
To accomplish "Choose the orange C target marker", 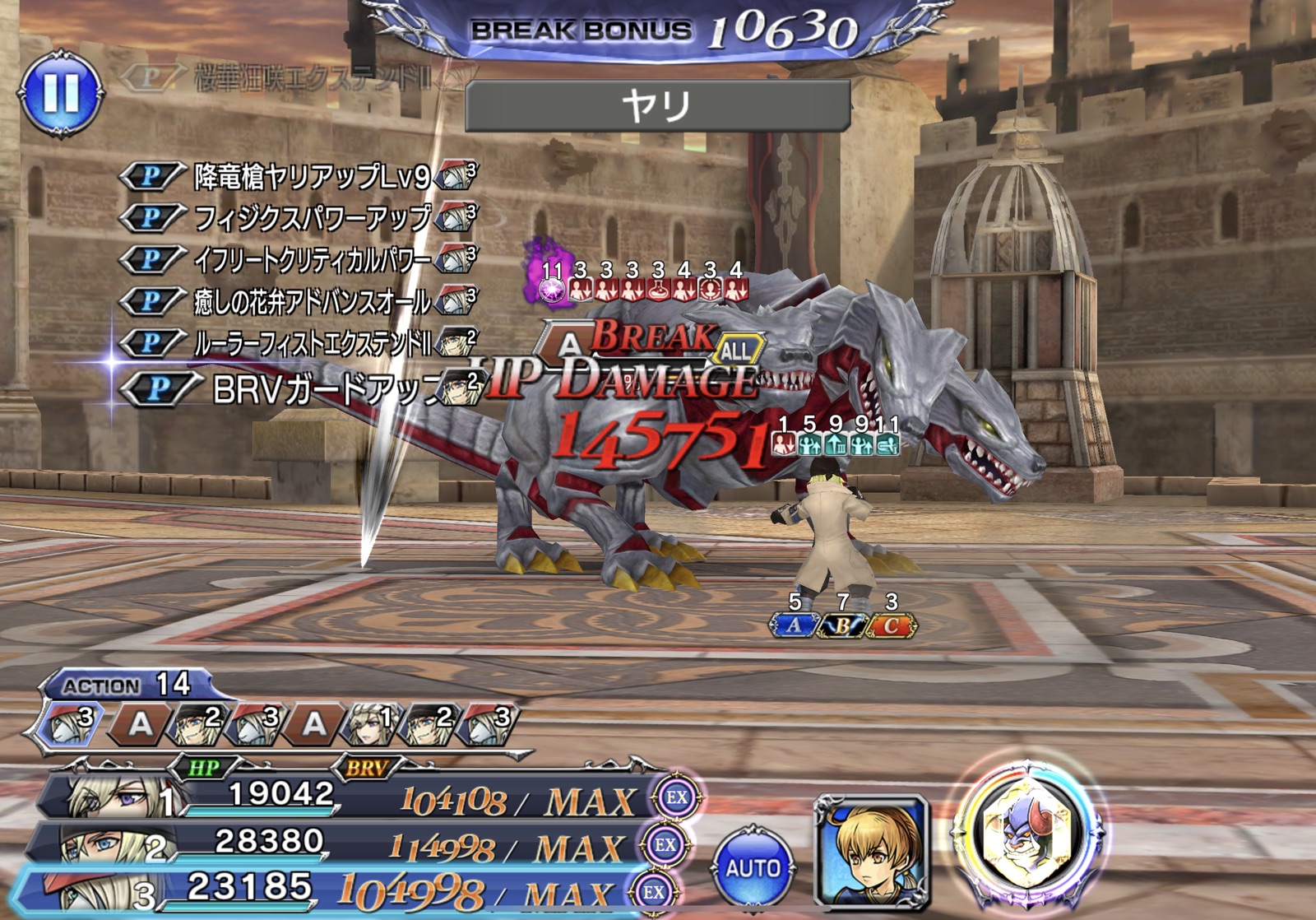I will (891, 626).
